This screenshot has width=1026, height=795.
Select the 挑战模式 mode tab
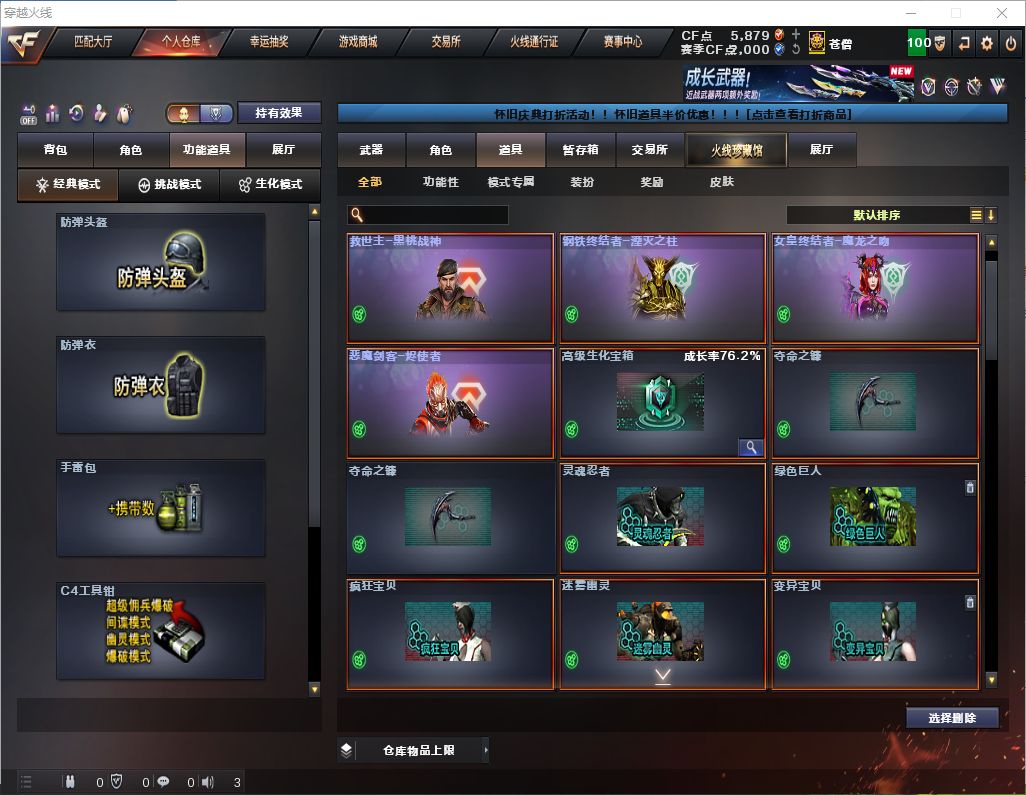coord(170,185)
